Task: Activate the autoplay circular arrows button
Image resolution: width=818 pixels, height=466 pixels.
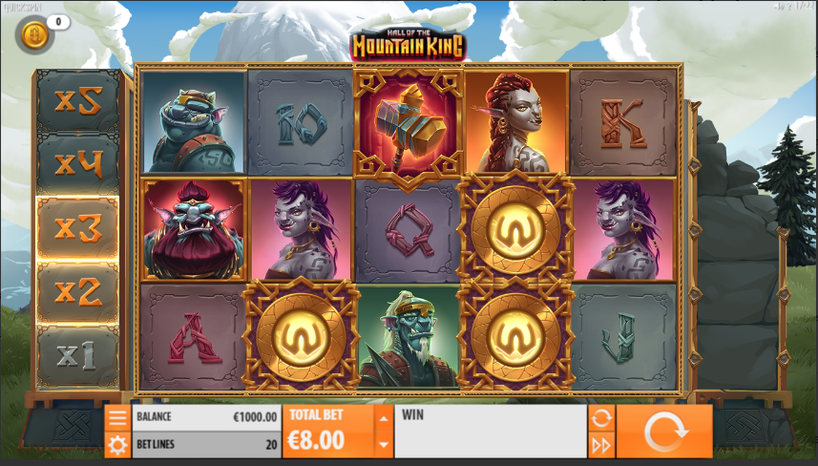Action: pyautogui.click(x=601, y=418)
